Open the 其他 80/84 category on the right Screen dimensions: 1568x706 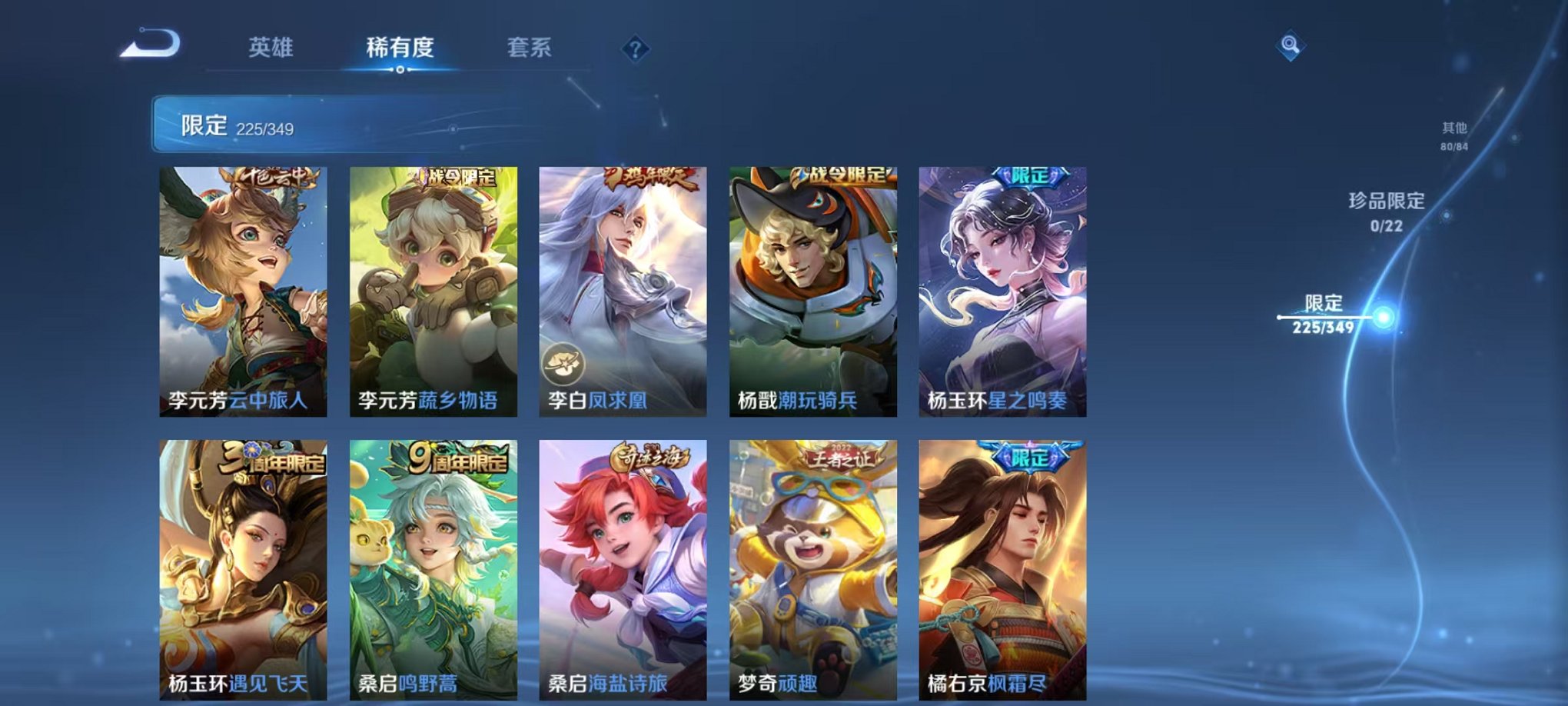pos(1453,136)
